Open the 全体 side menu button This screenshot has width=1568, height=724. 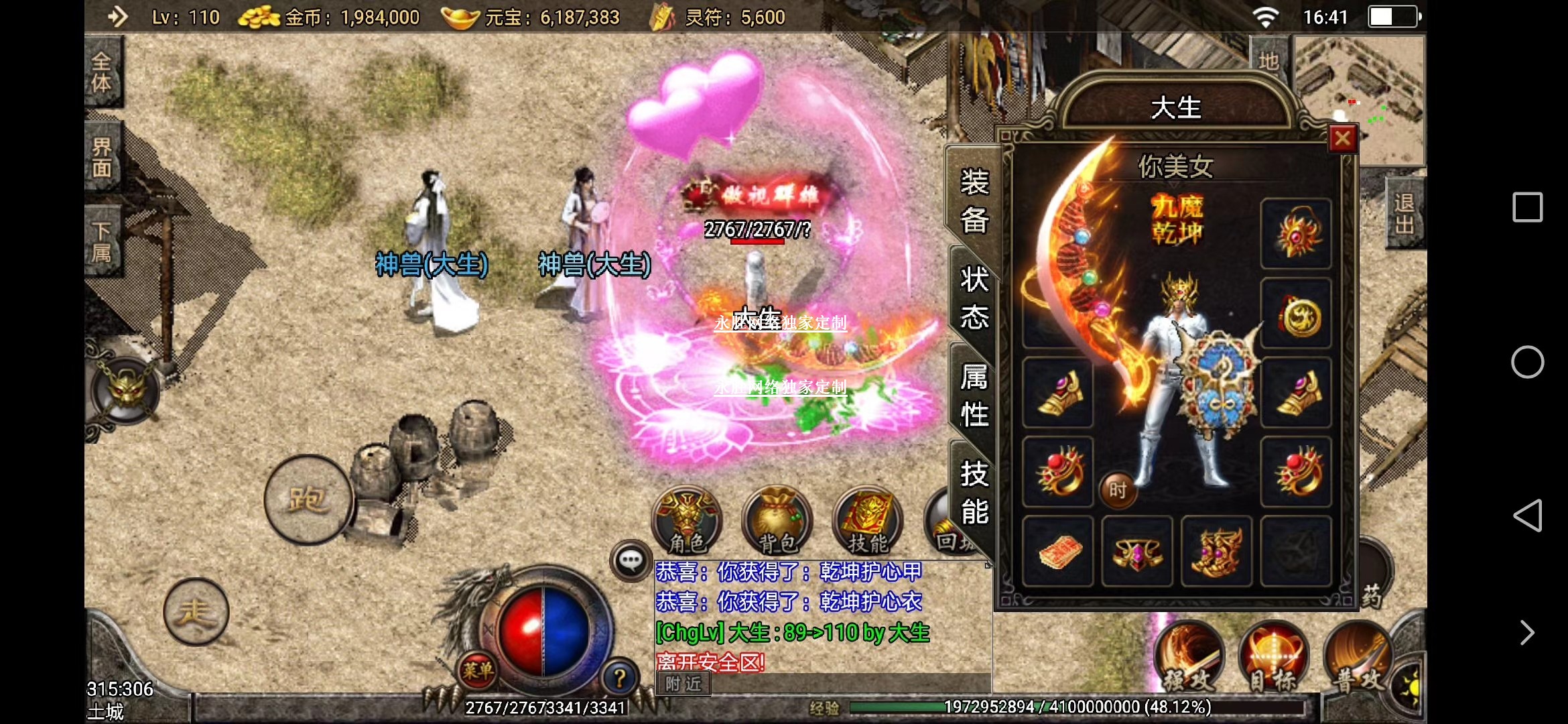click(x=103, y=72)
